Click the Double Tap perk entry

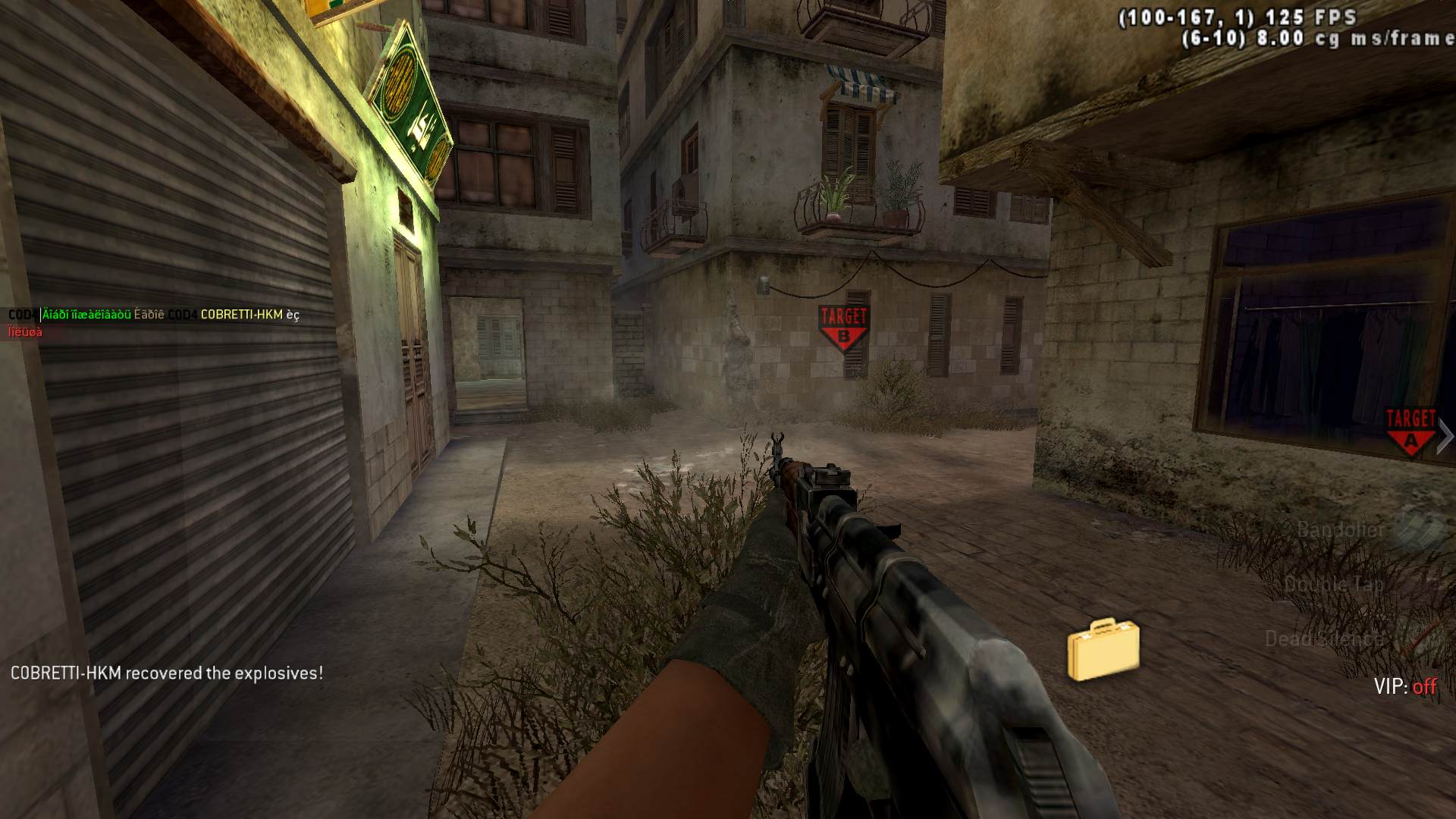click(x=1334, y=584)
